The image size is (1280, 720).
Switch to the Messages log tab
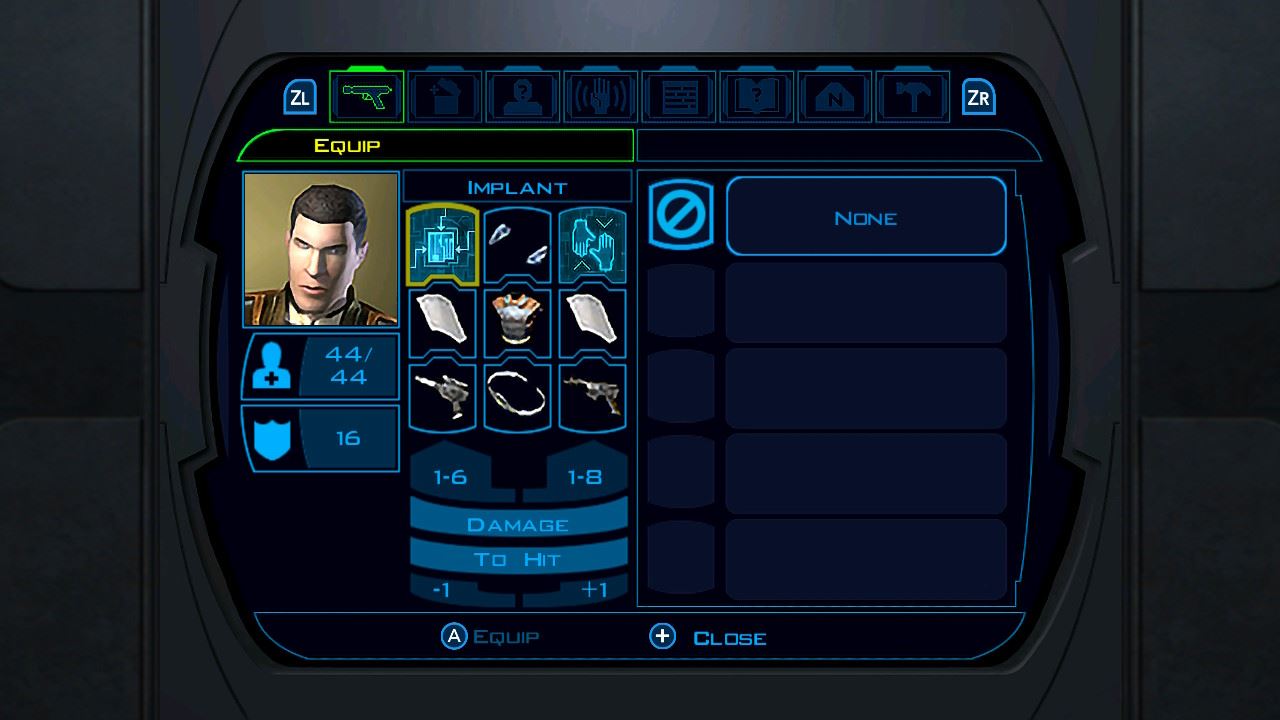[x=679, y=98]
